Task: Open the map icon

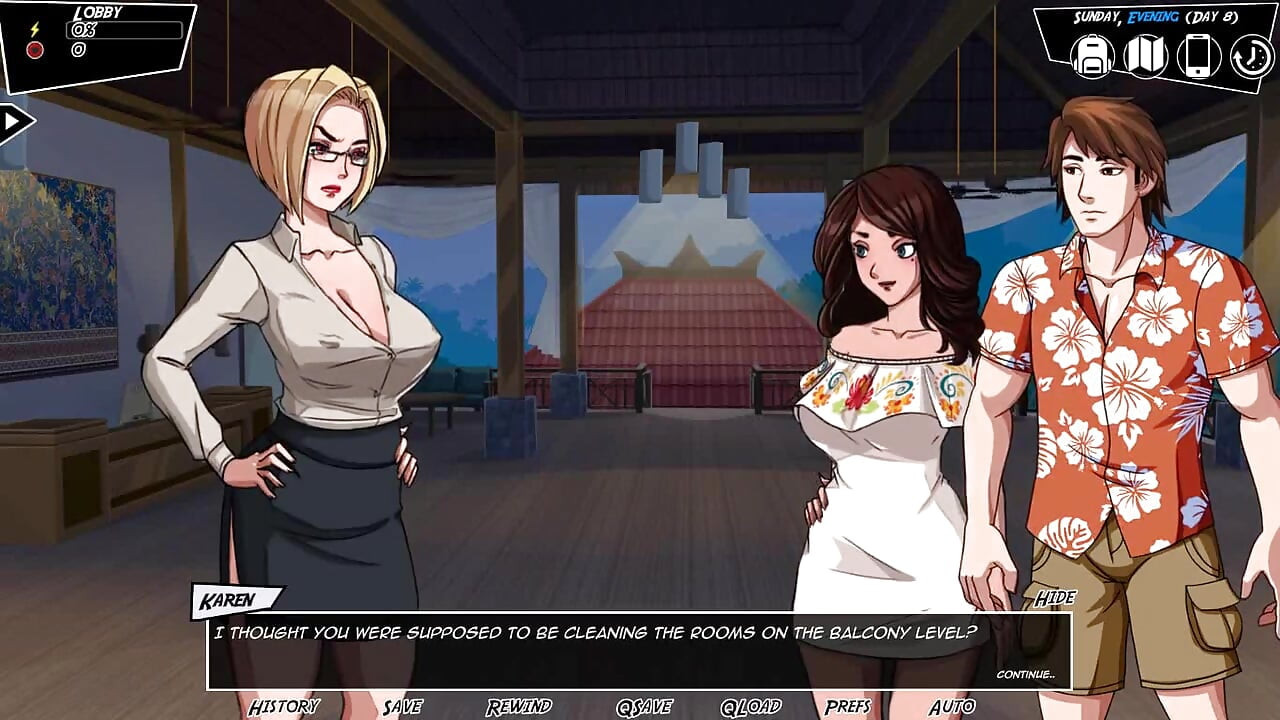Action: point(1144,57)
